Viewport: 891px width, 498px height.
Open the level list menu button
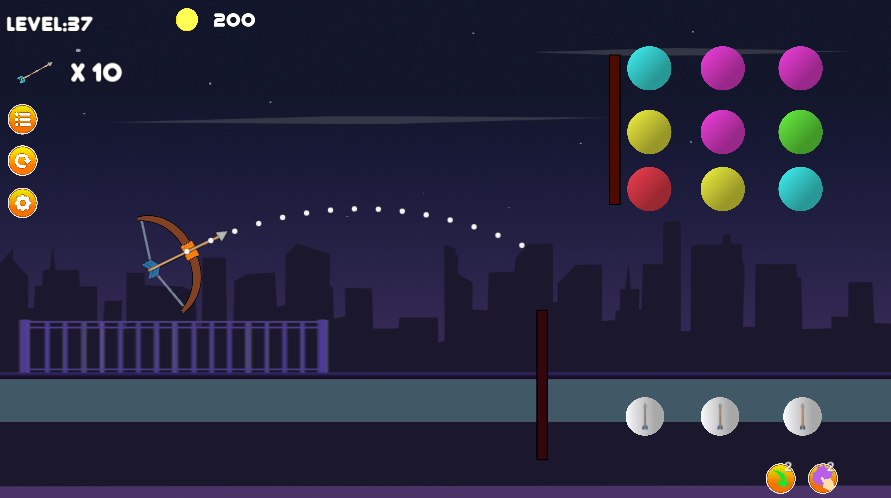coord(23,119)
